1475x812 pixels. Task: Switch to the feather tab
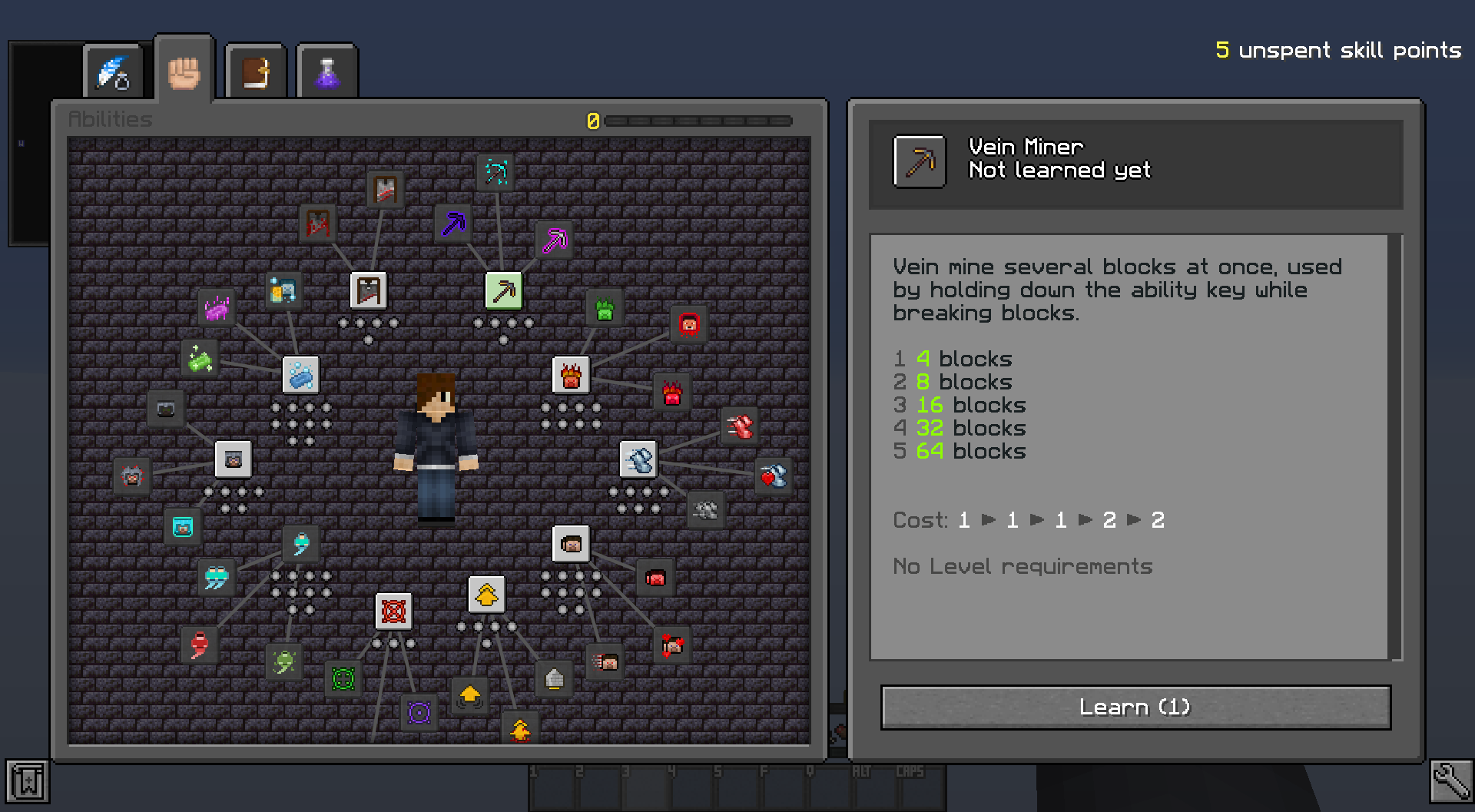114,72
